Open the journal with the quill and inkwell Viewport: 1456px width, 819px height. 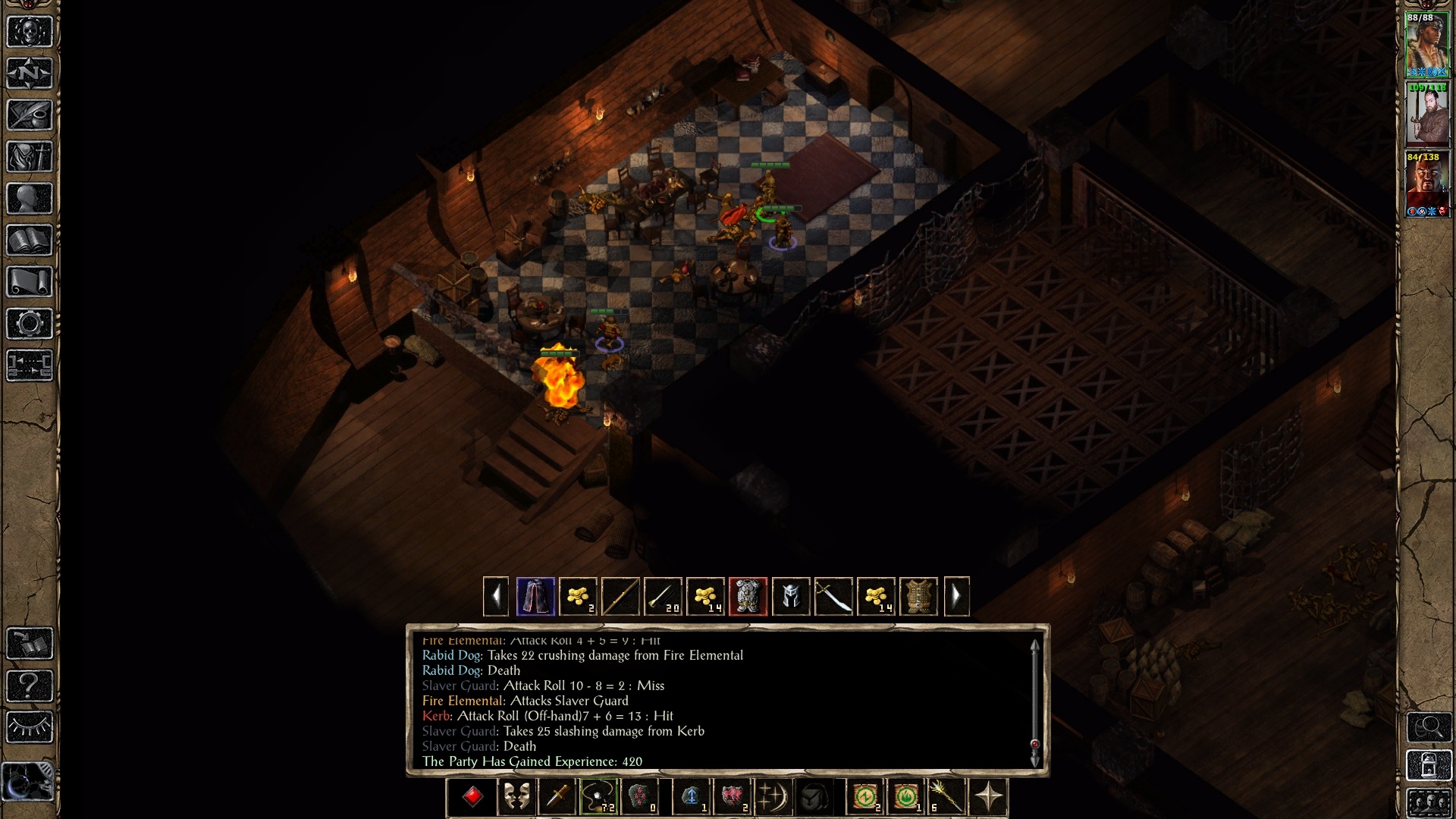30,115
